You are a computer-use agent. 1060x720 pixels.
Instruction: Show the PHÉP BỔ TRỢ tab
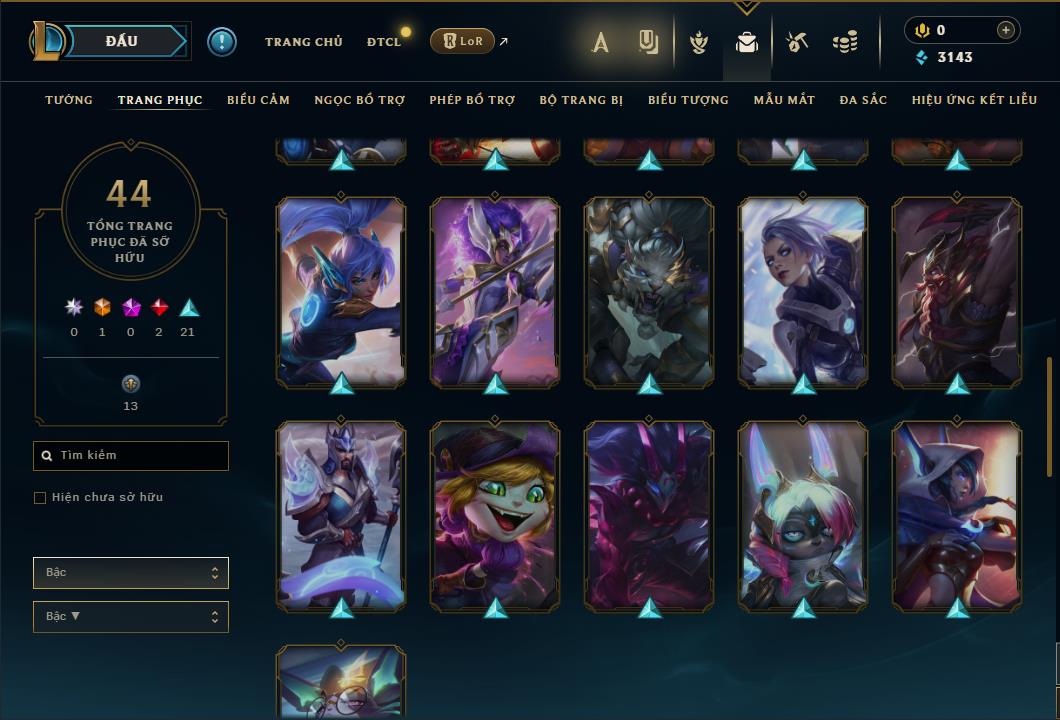click(x=472, y=100)
